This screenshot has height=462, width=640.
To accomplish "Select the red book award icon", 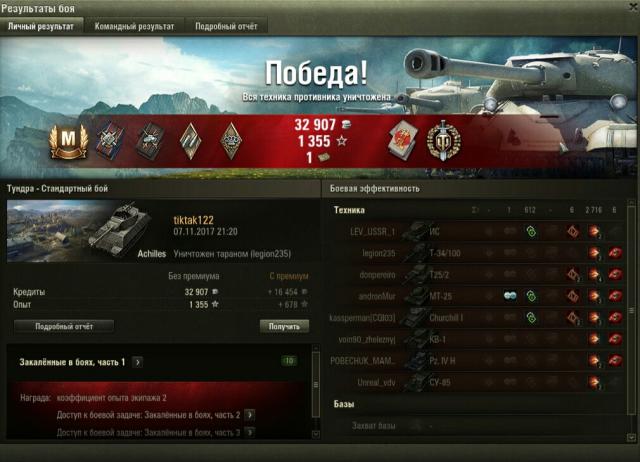I will 400,139.
